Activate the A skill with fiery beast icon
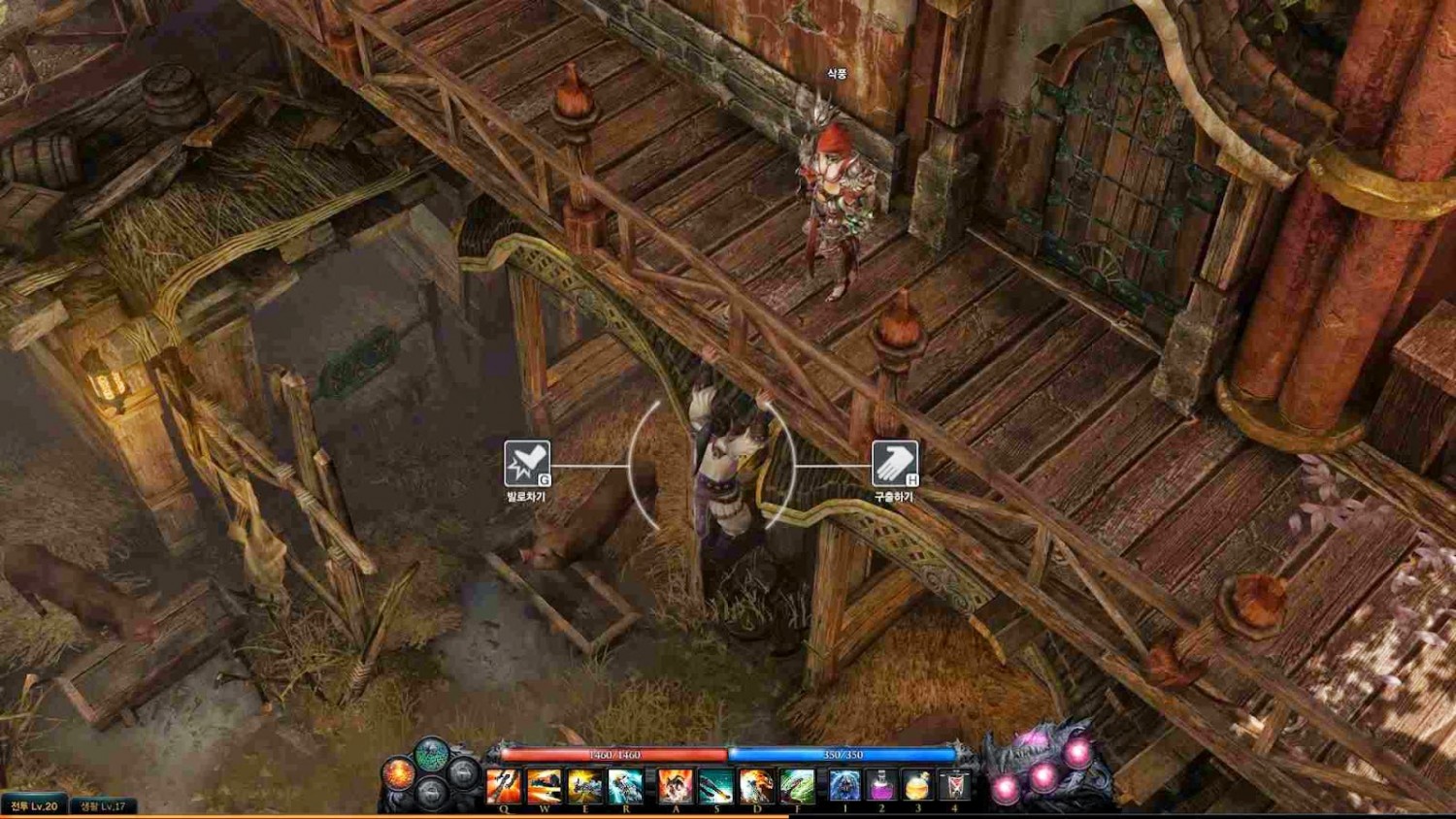Viewport: 1456px width, 819px height. (676, 785)
